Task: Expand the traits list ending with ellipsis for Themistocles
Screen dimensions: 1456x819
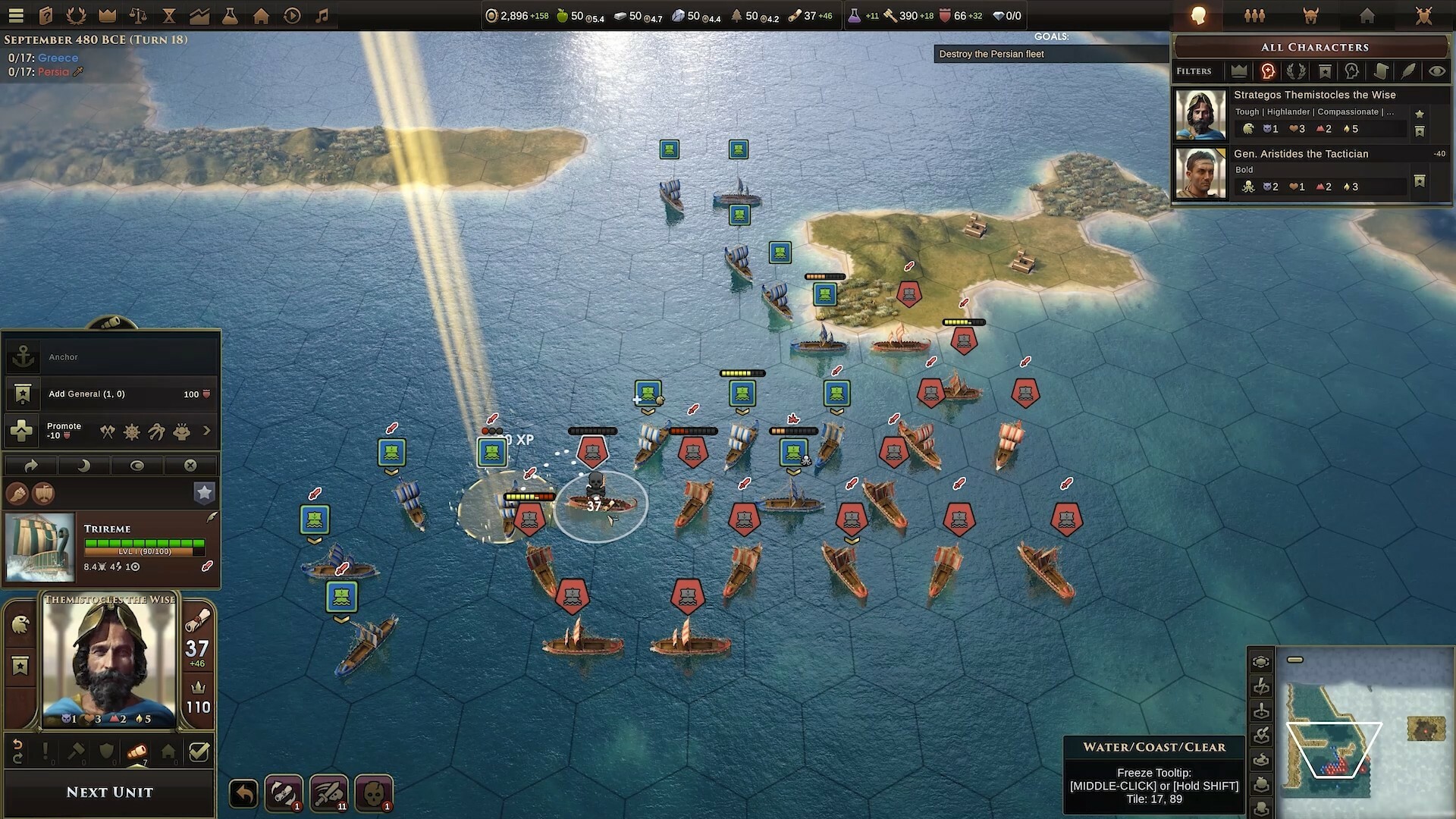Action: 1391,111
